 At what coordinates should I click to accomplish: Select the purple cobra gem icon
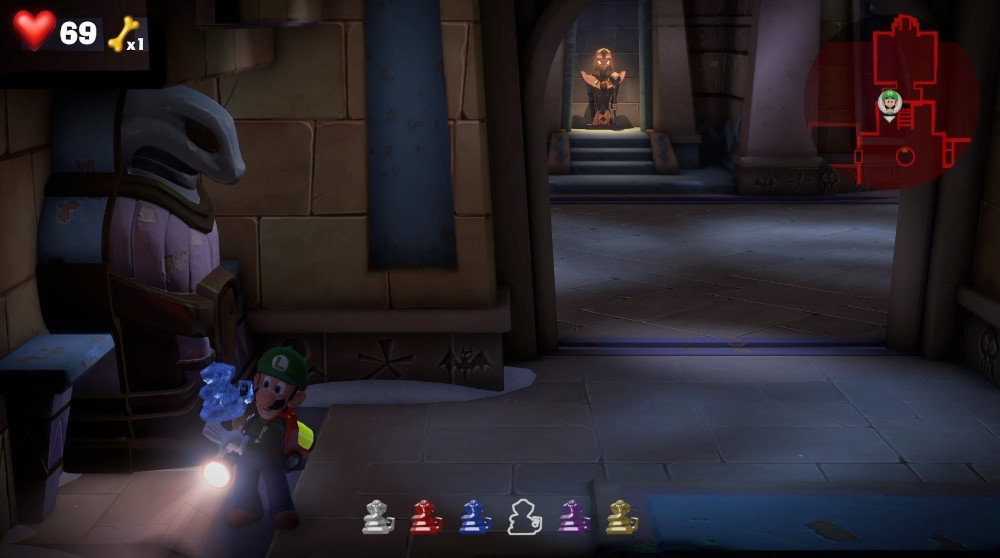(x=573, y=517)
